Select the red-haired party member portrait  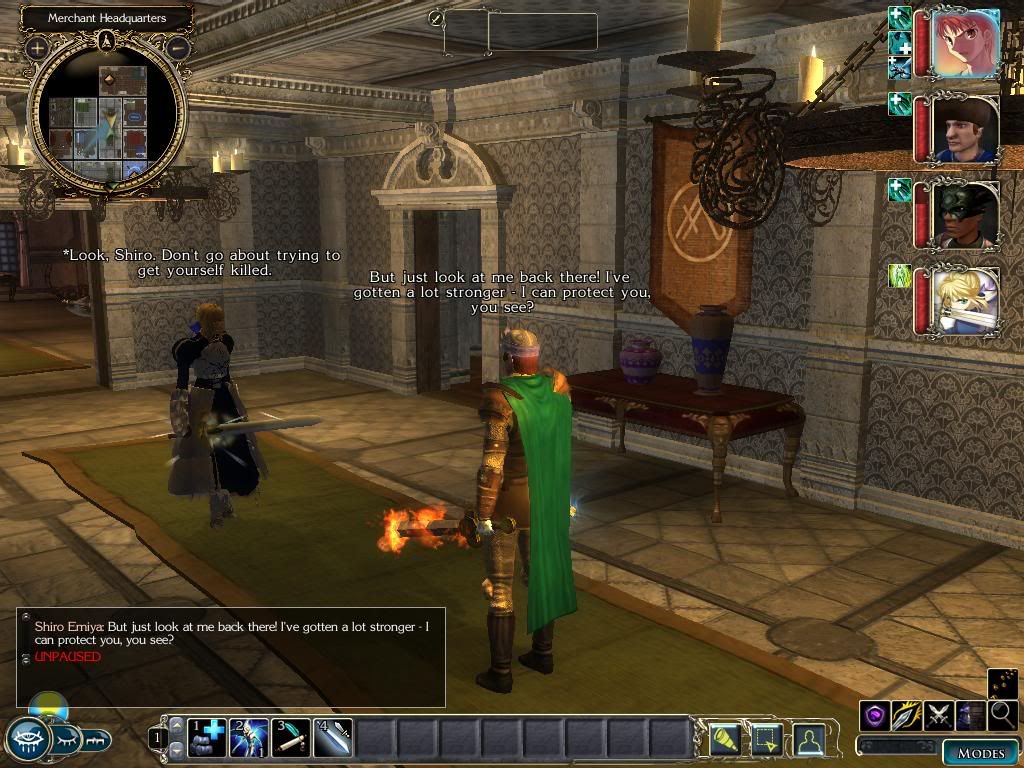tap(964, 43)
